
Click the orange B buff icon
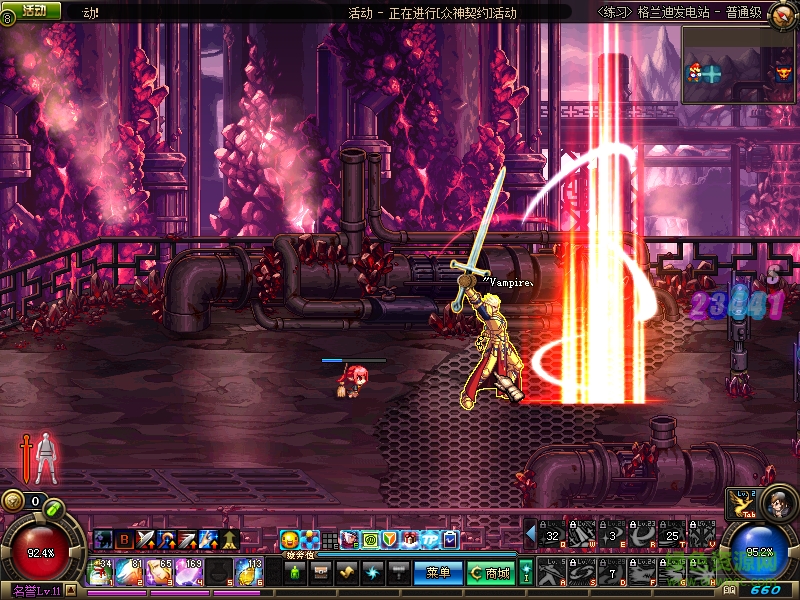point(124,540)
